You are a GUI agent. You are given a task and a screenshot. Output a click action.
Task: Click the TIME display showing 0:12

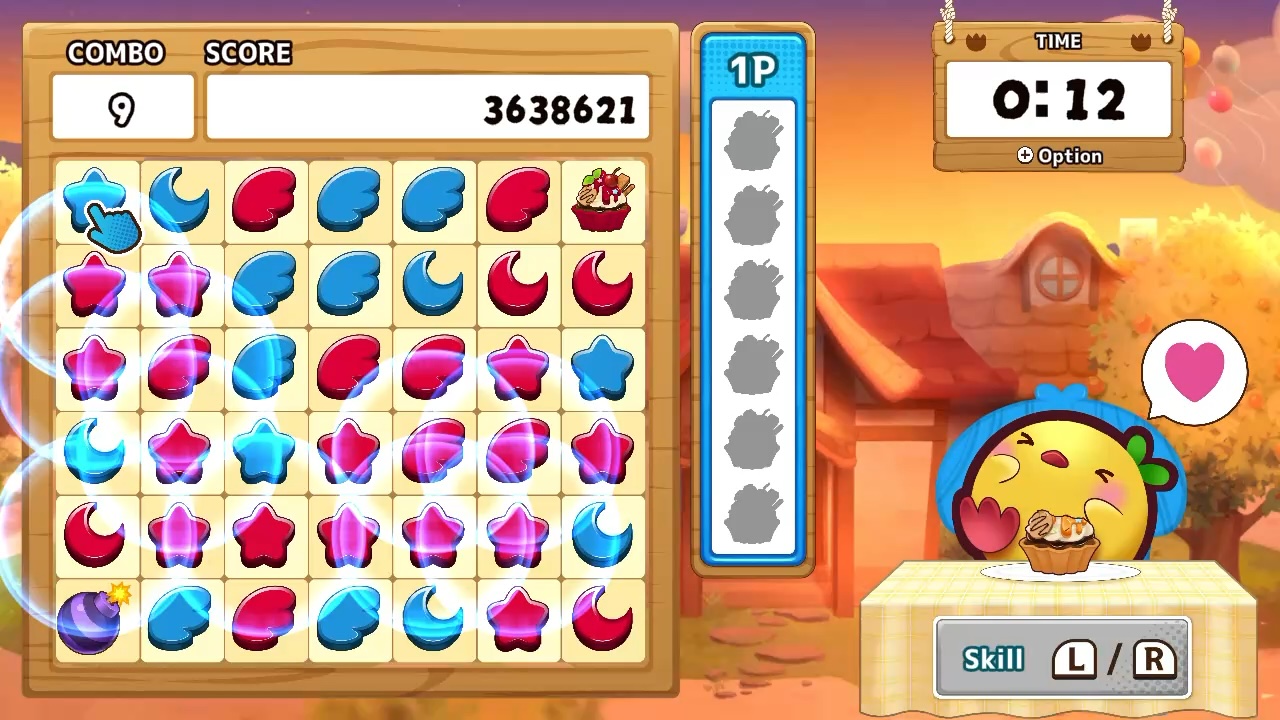click(1058, 100)
